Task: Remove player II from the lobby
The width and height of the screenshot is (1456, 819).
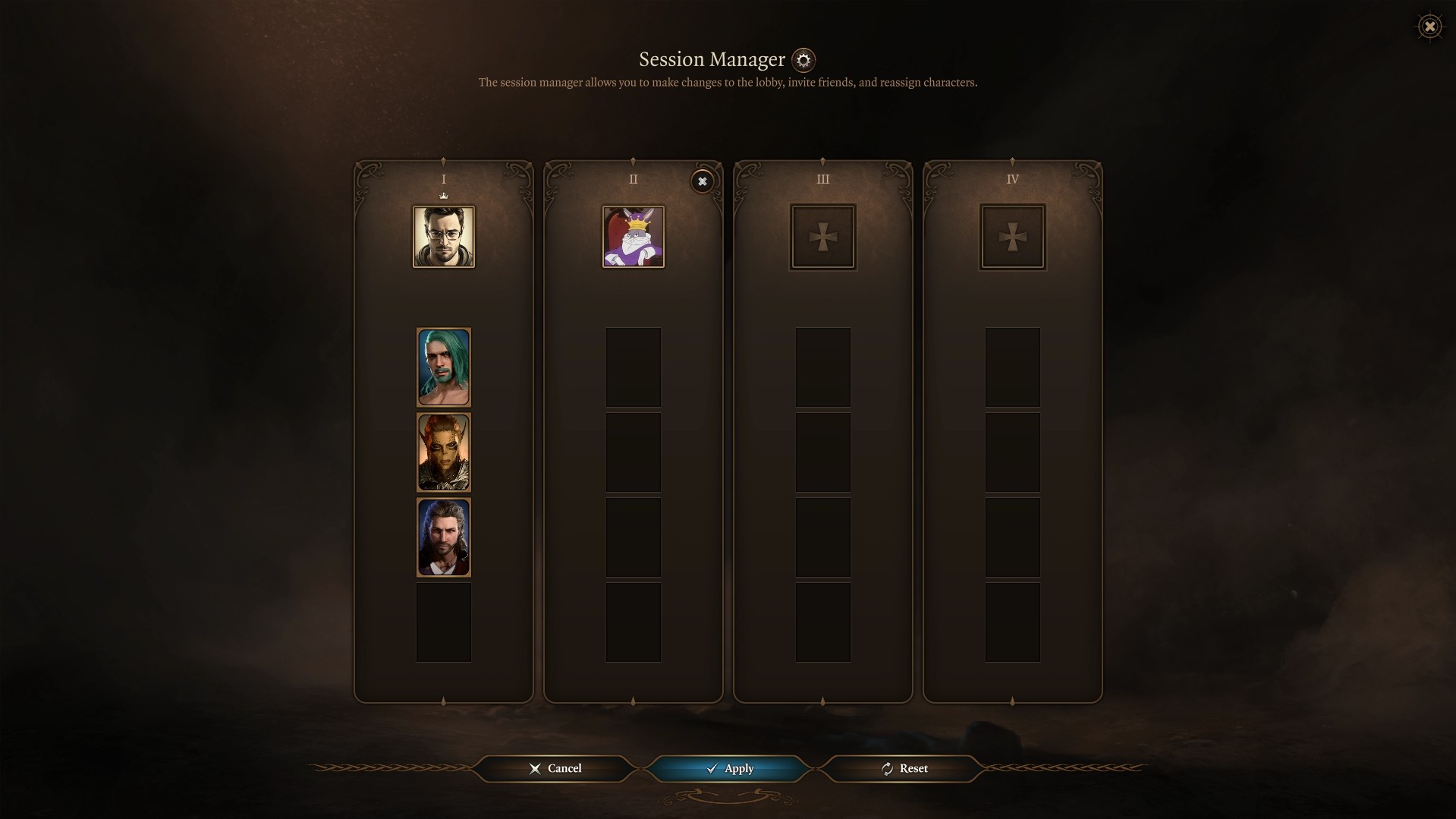Action: pyautogui.click(x=702, y=181)
